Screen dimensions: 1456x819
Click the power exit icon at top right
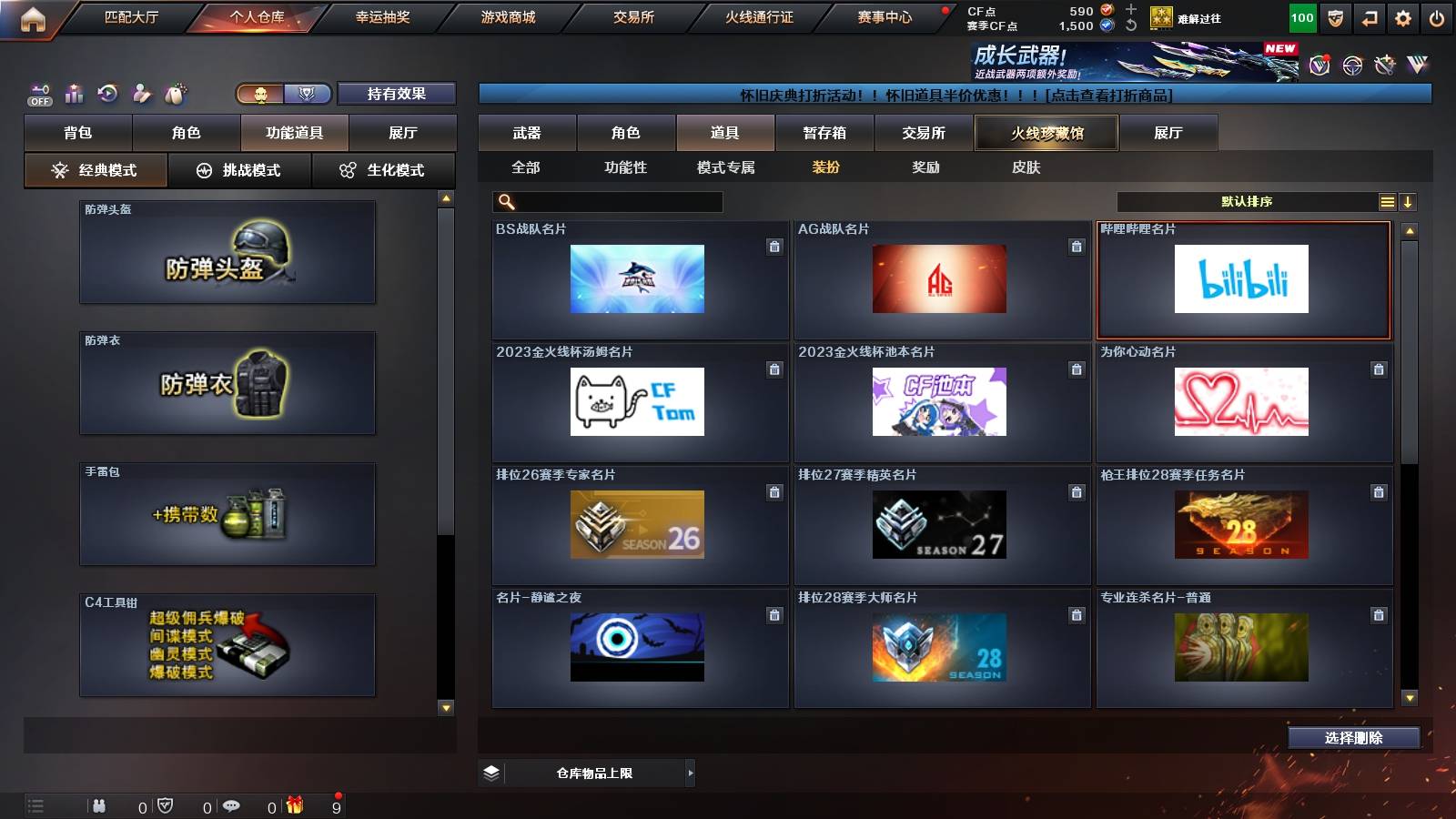point(1438,16)
